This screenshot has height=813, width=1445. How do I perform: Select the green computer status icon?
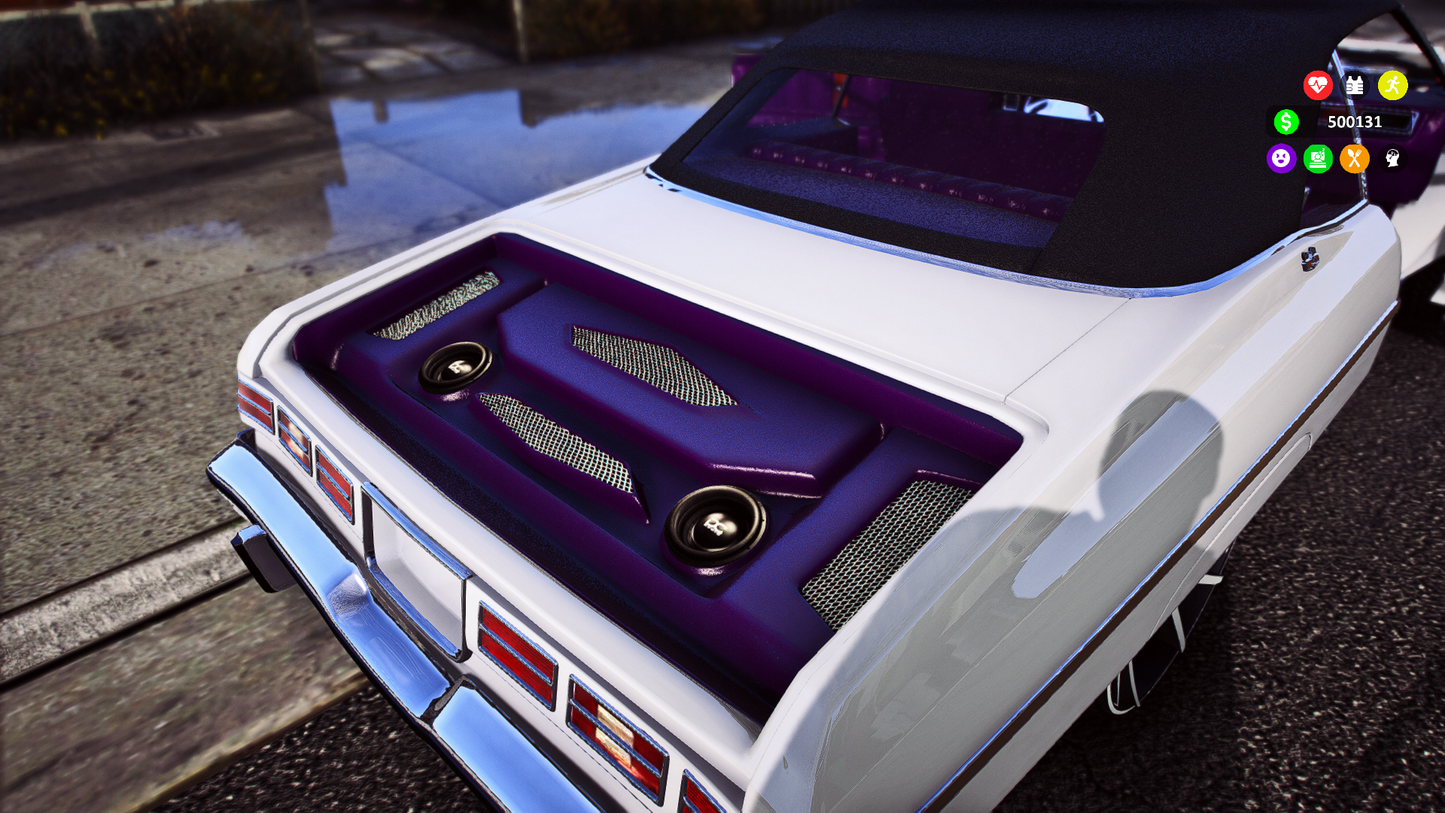click(x=1317, y=159)
